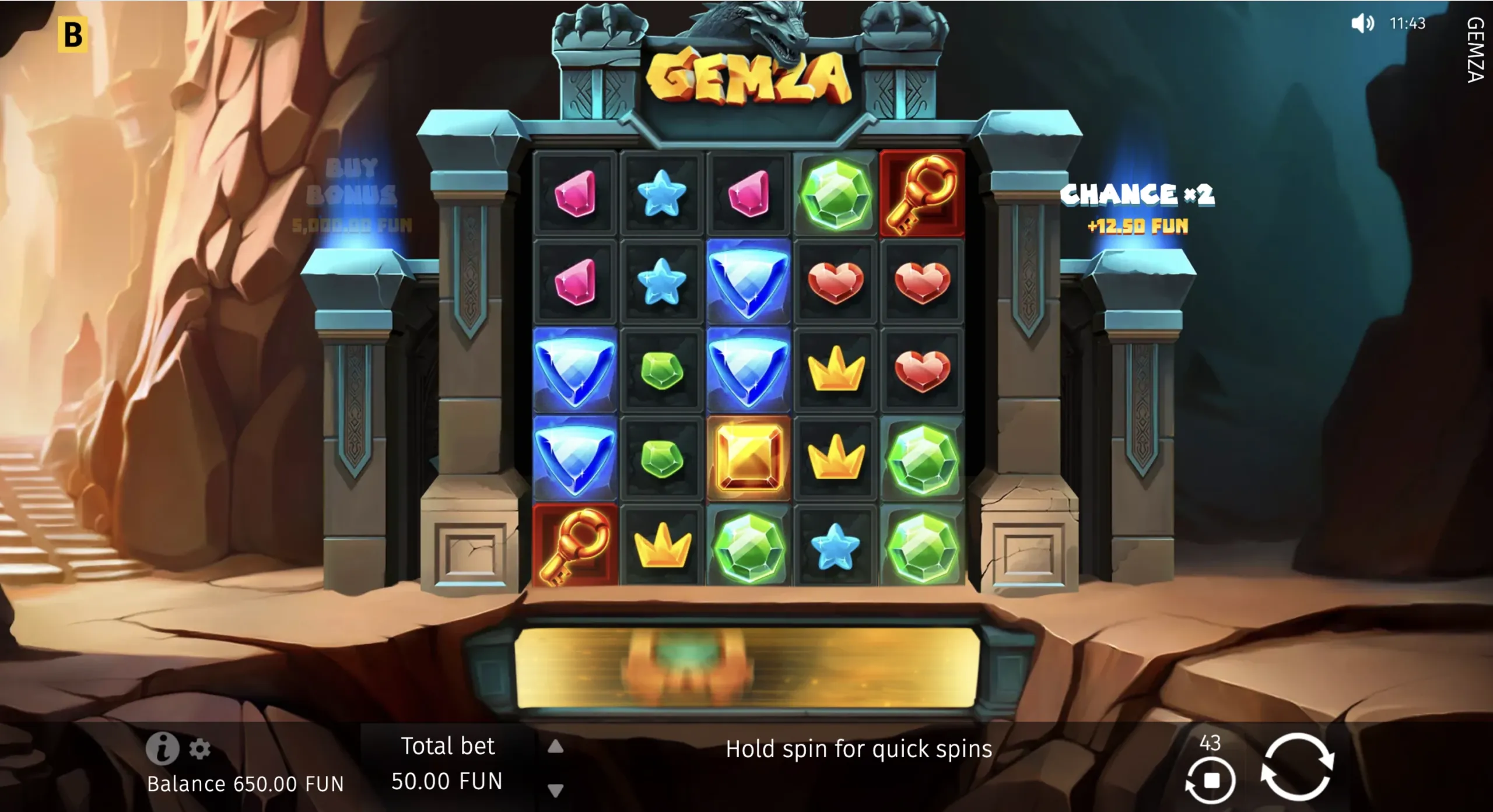Mute the game sound
This screenshot has width=1493, height=812.
(1363, 24)
